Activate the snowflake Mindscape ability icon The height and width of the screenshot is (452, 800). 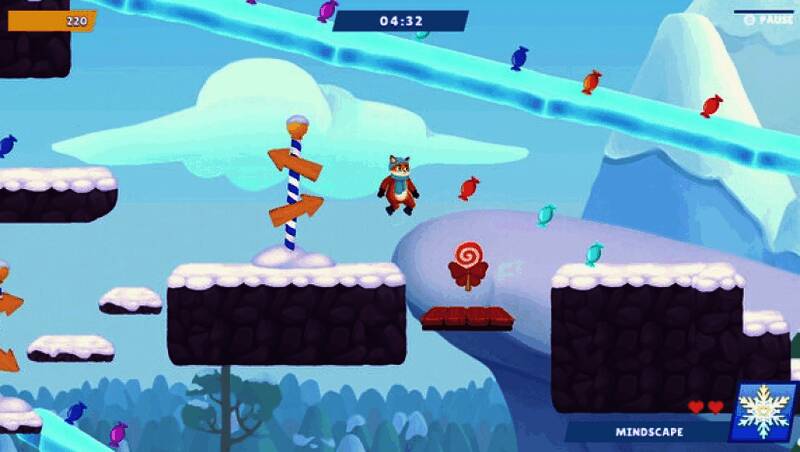pos(763,411)
